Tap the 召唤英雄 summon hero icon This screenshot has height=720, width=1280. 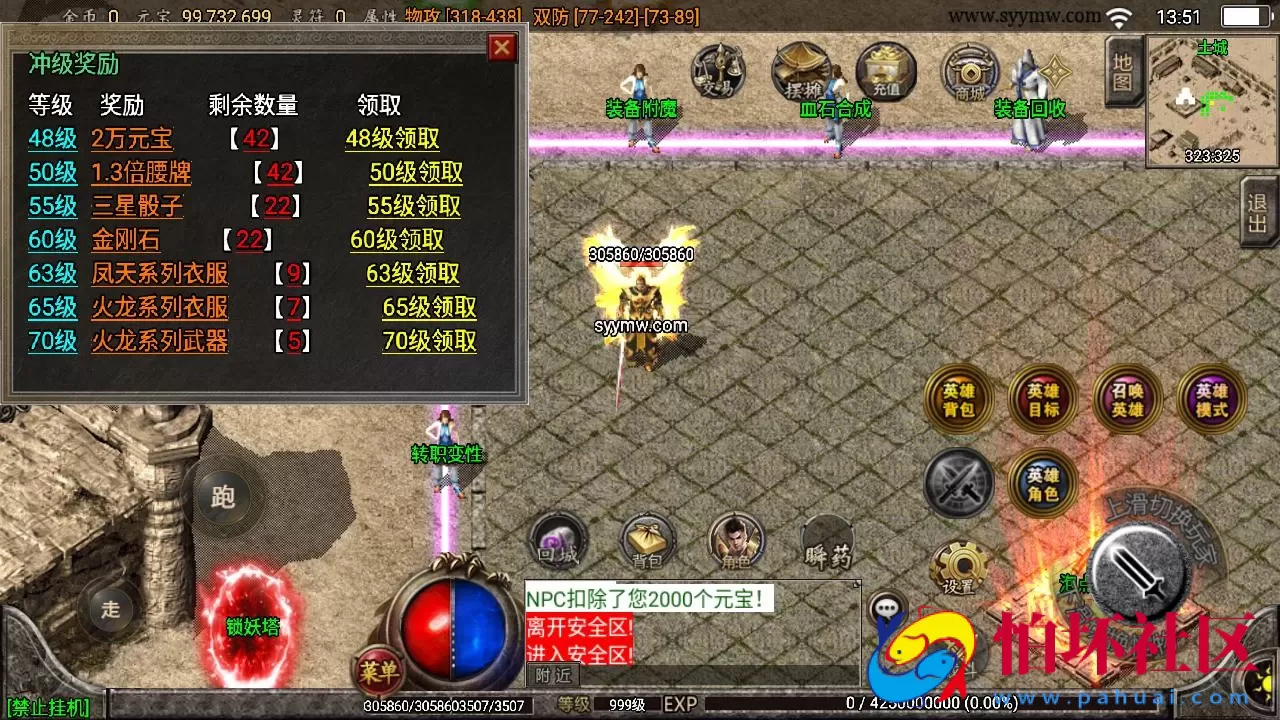click(x=1127, y=398)
